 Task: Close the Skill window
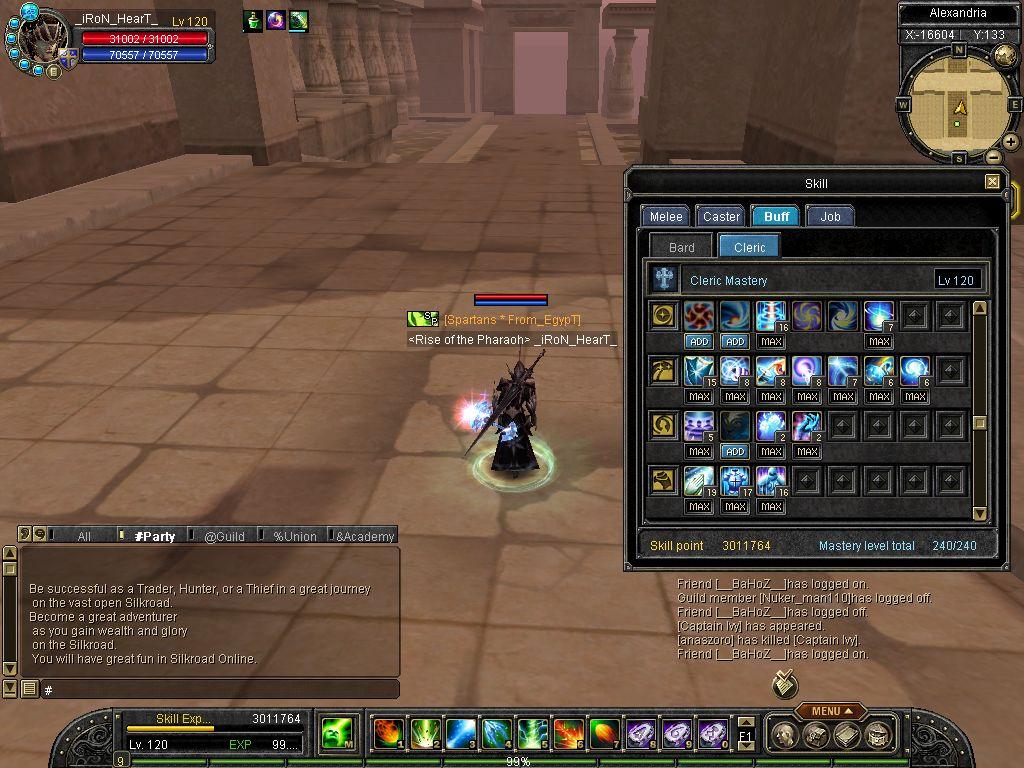[992, 182]
